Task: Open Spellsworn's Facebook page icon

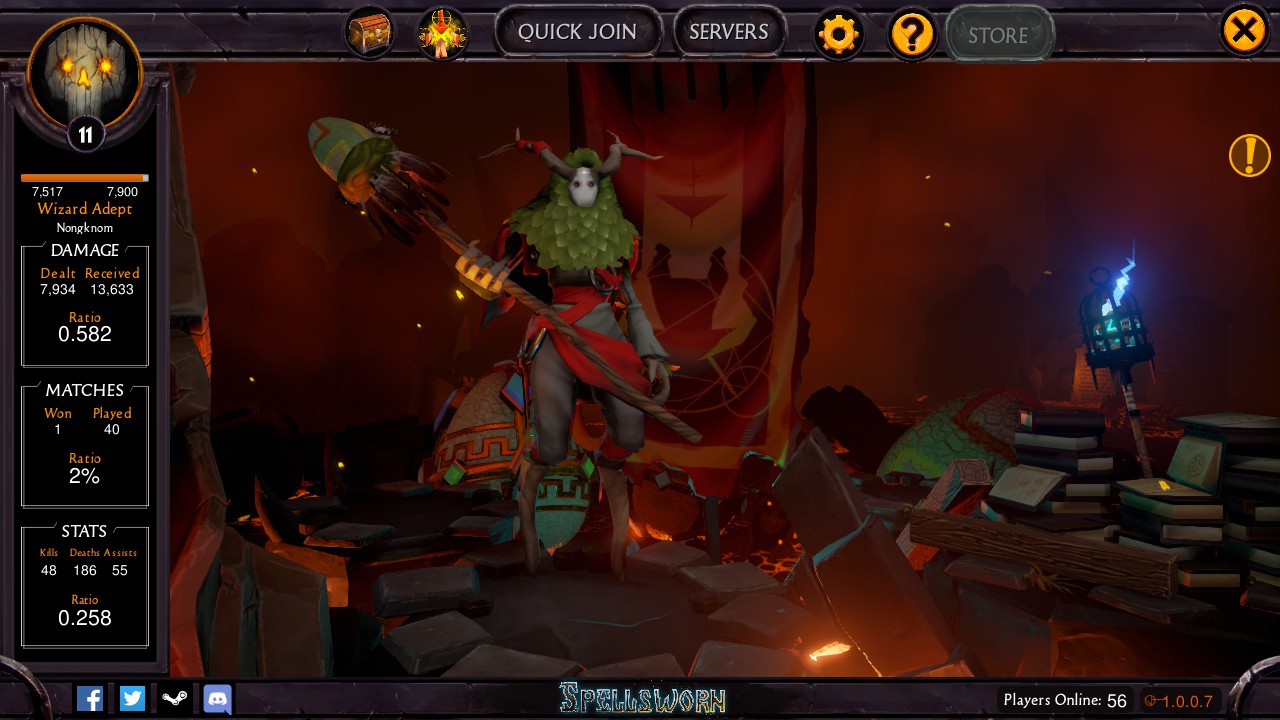Action: click(x=89, y=698)
